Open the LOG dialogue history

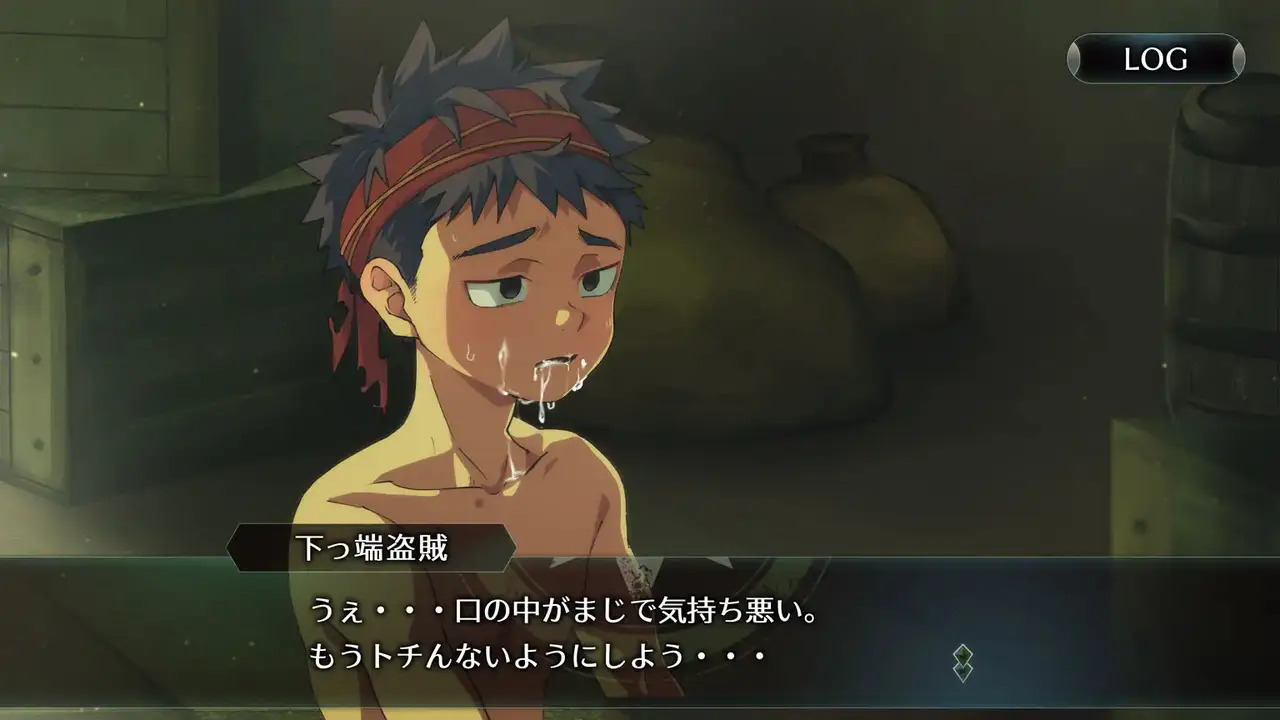pyautogui.click(x=1155, y=59)
